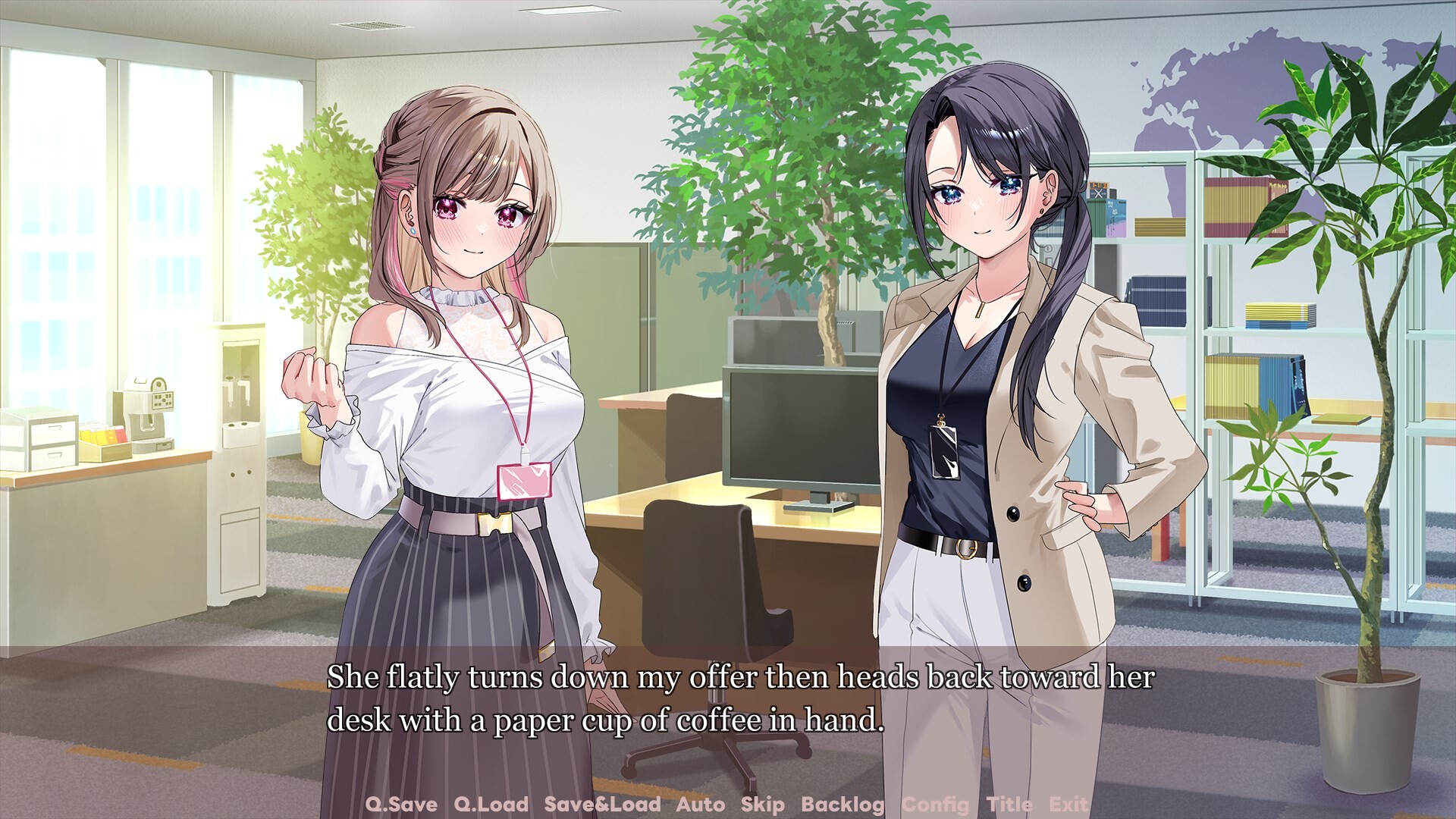Screen dimensions: 1456x819
Task: Return to the Title screen
Action: coord(1009,805)
